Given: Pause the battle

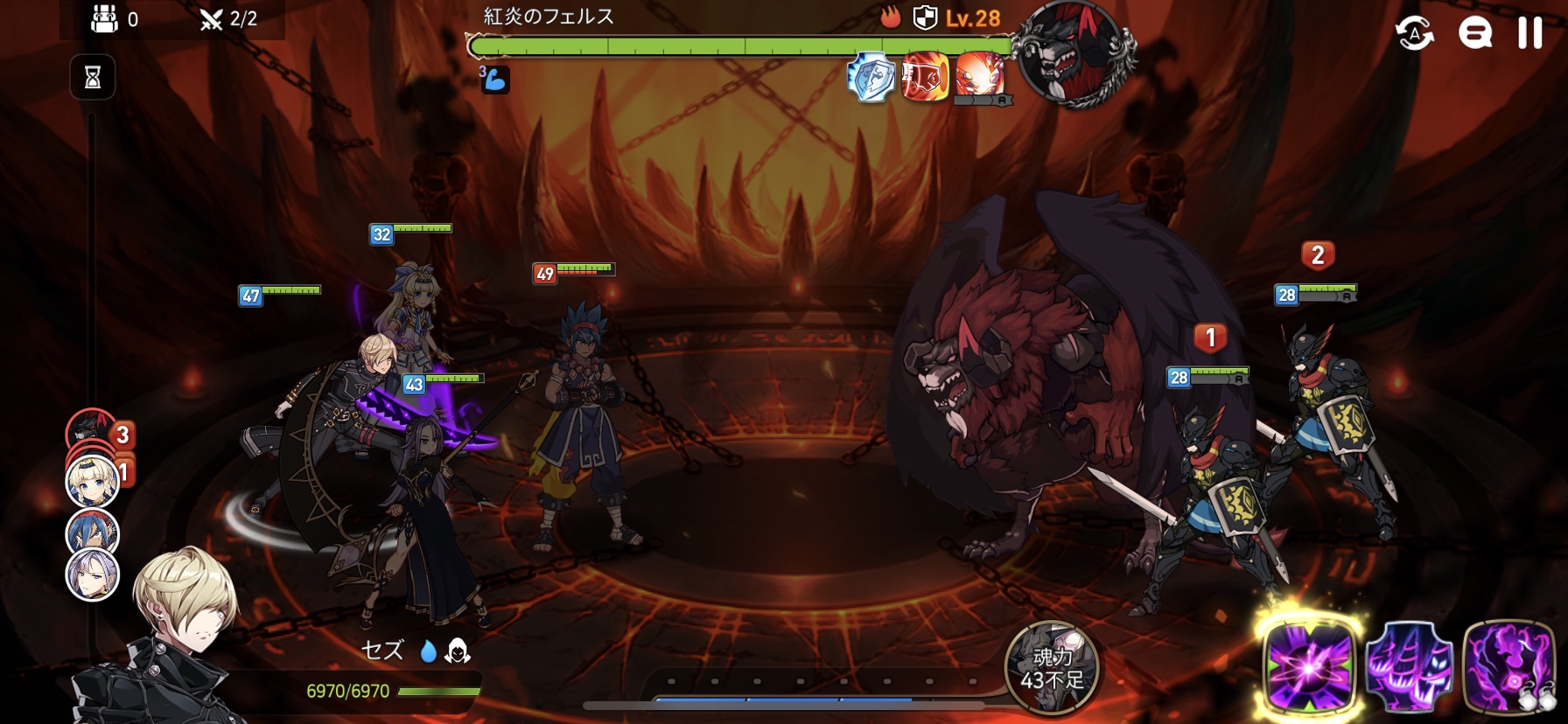Looking at the screenshot, I should (1529, 33).
